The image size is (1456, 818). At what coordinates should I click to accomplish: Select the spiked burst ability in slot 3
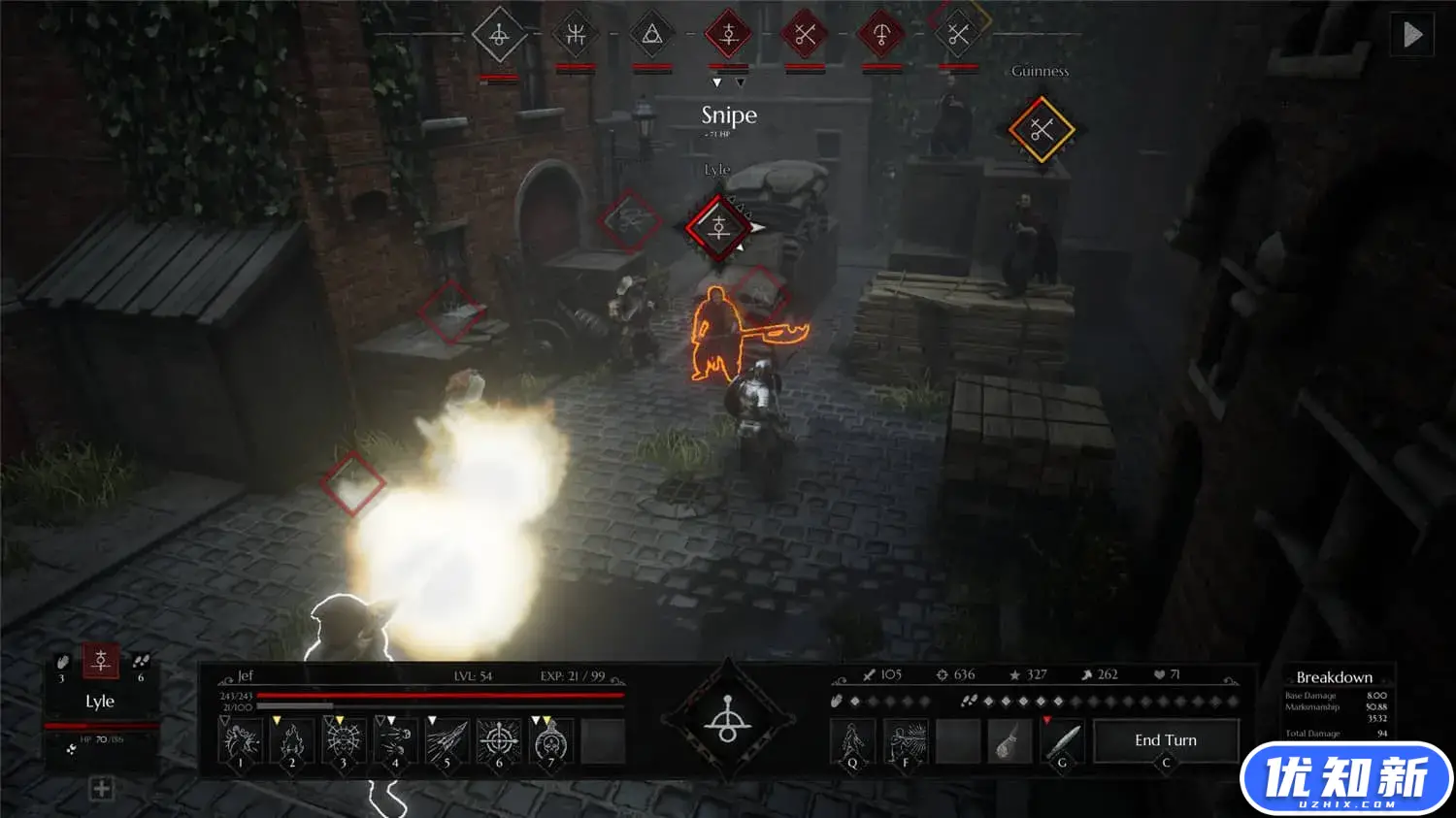point(344,742)
